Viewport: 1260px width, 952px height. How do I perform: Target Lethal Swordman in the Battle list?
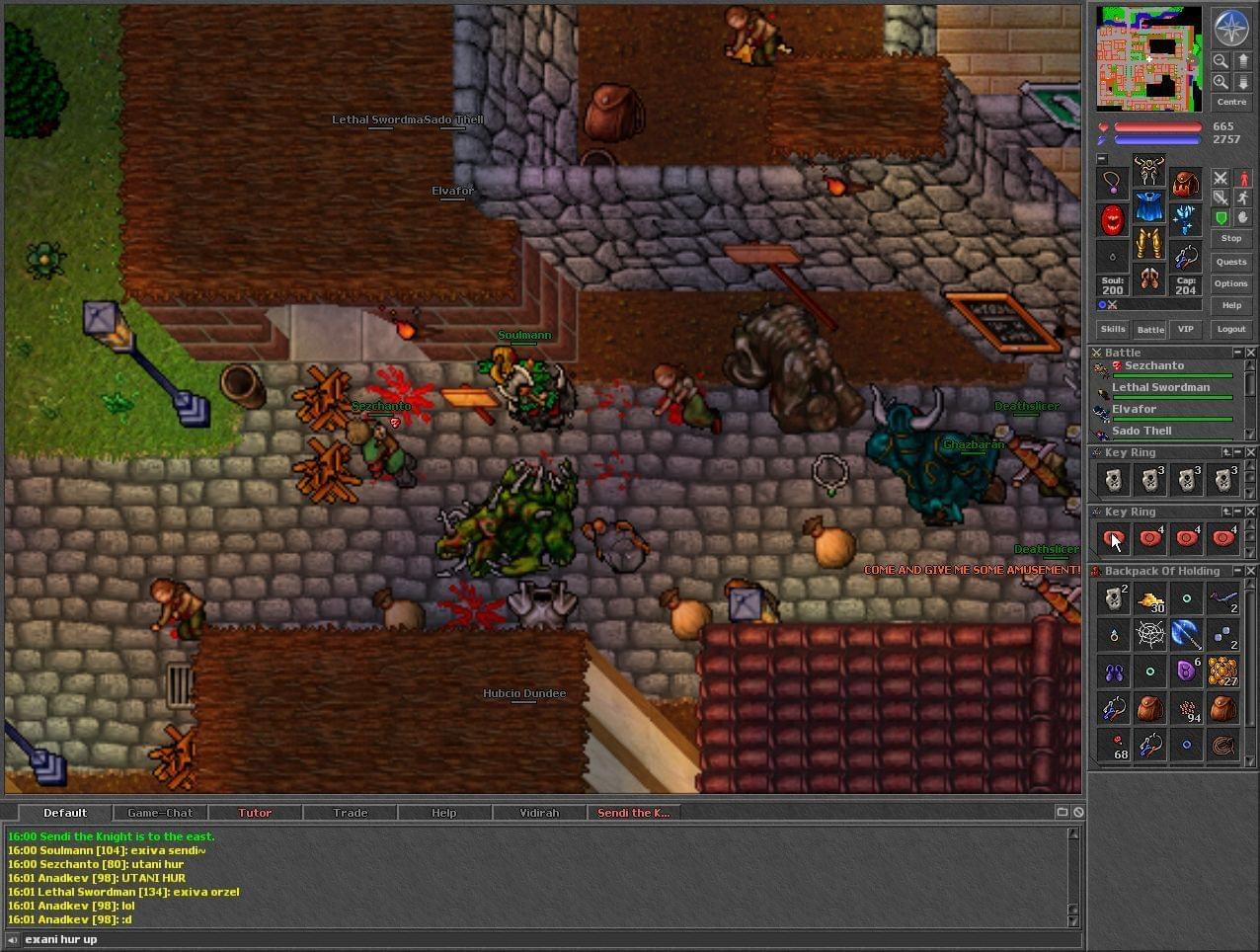(x=1160, y=388)
